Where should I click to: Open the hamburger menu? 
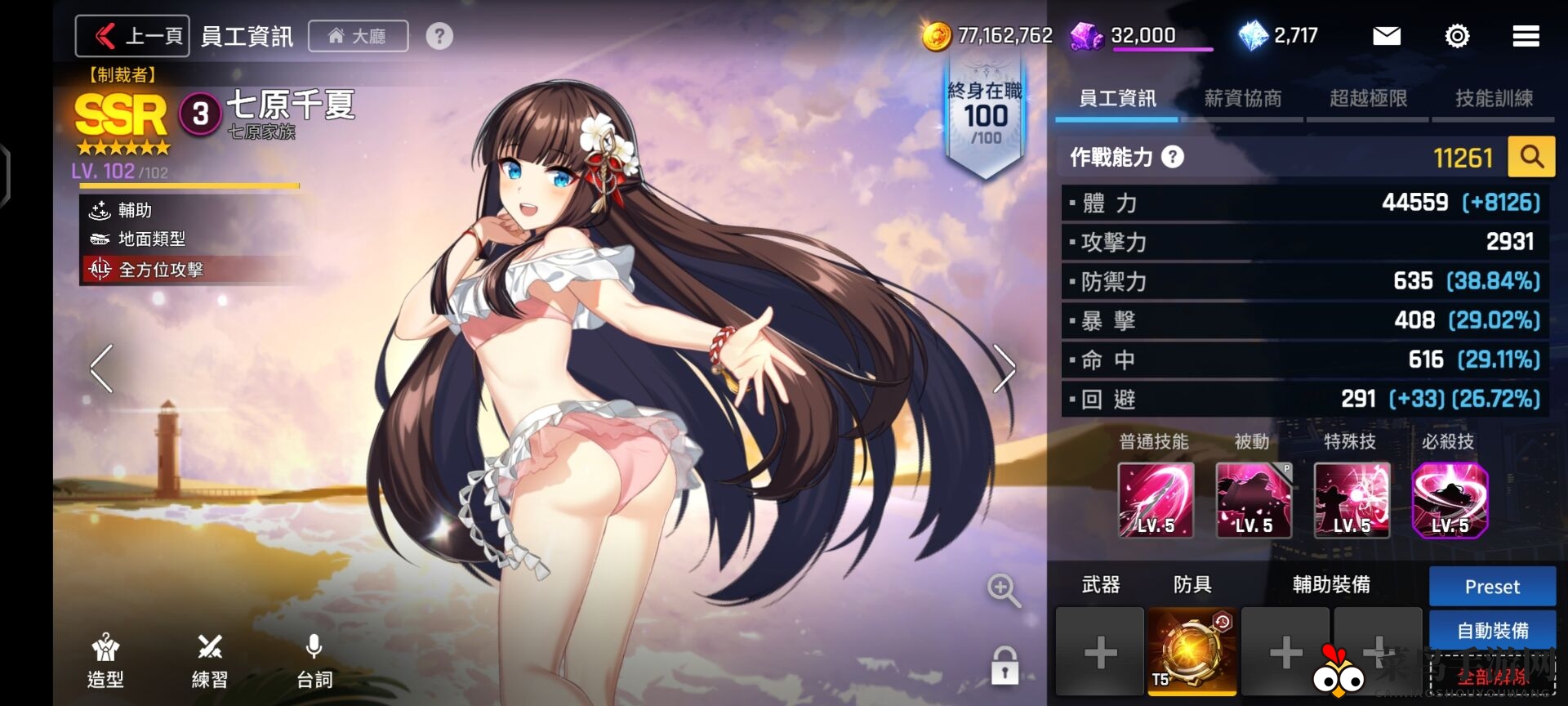[1526, 36]
